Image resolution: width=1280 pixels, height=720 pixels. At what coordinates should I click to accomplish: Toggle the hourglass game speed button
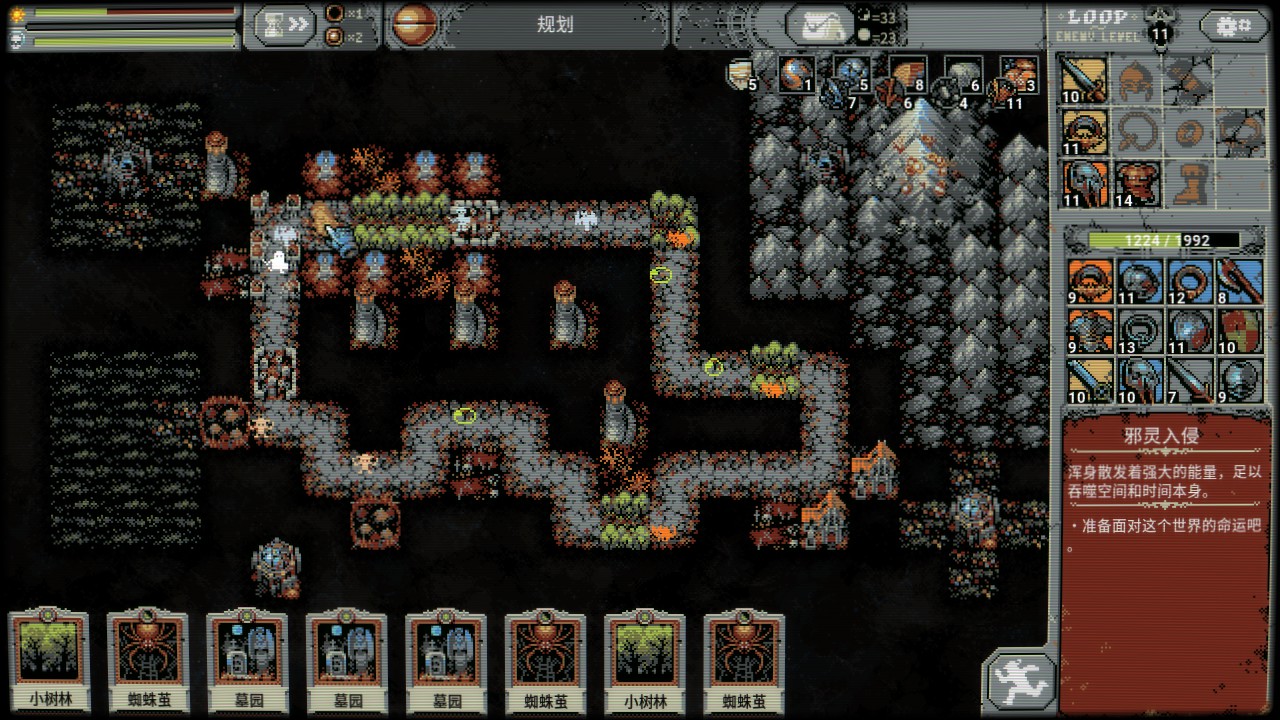[284, 26]
